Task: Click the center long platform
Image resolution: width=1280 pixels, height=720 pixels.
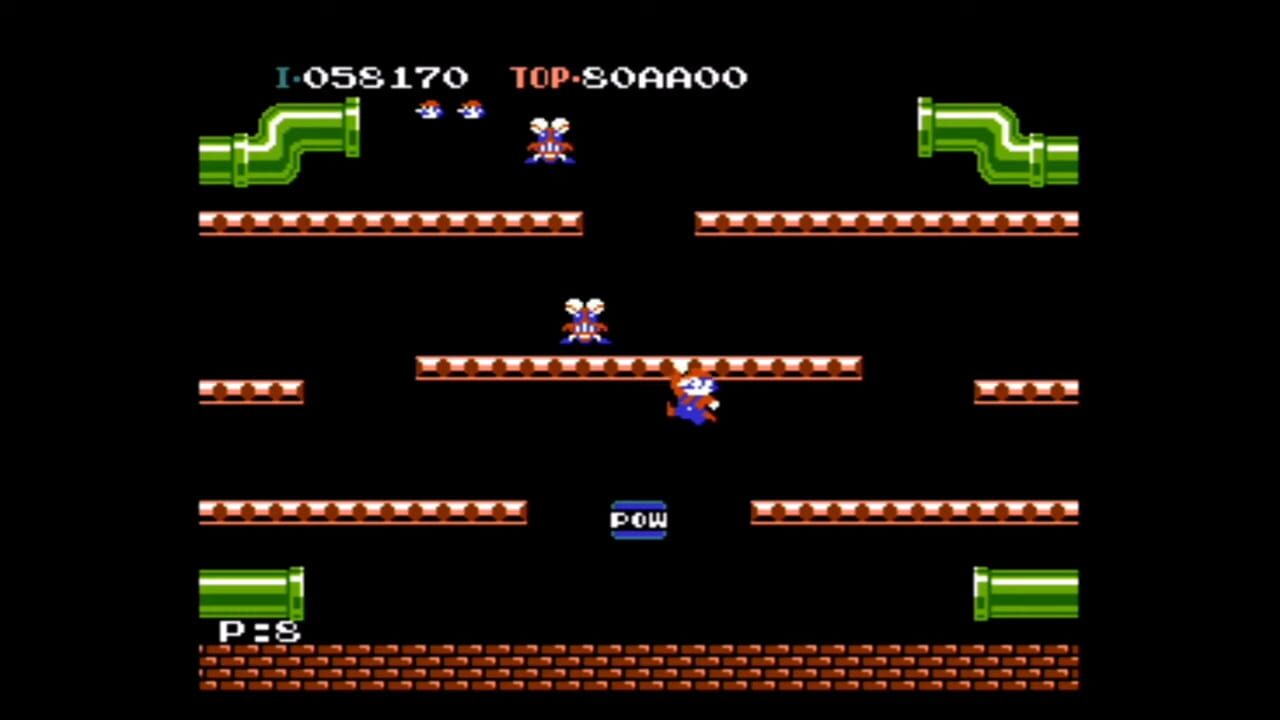Action: click(640, 368)
